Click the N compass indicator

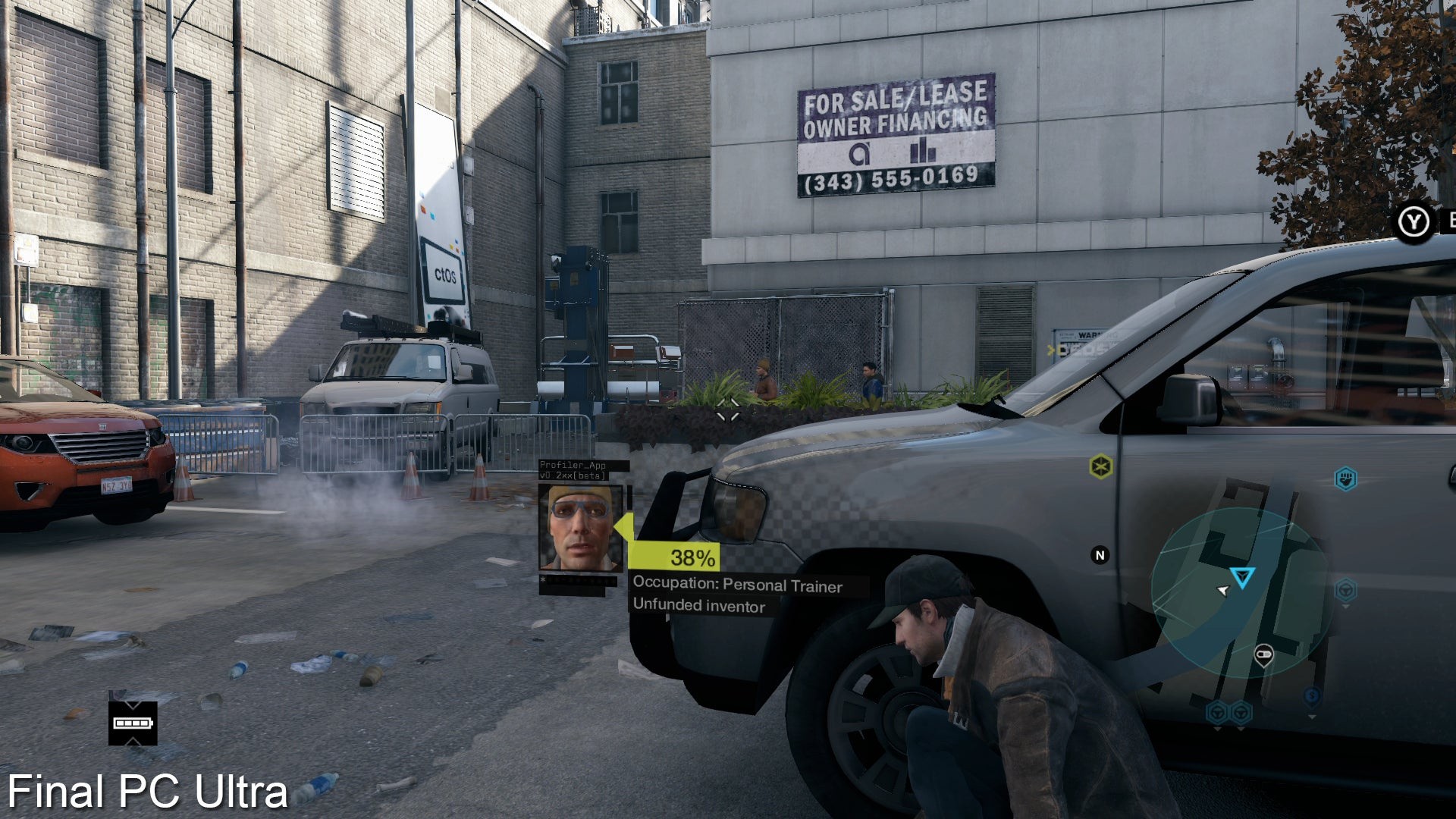point(1100,555)
